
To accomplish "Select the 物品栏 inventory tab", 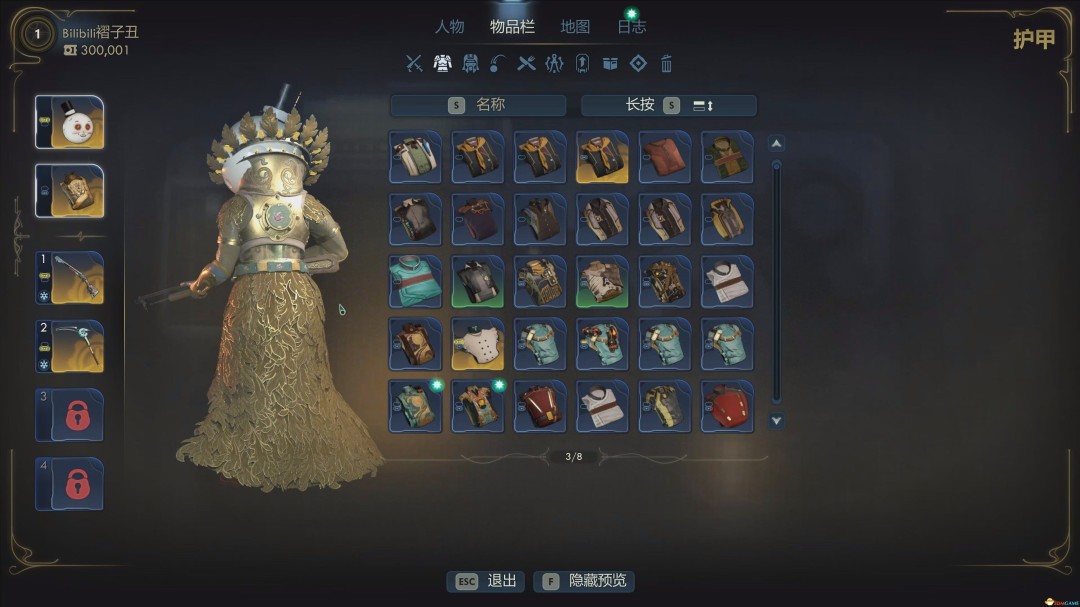I will click(x=512, y=27).
